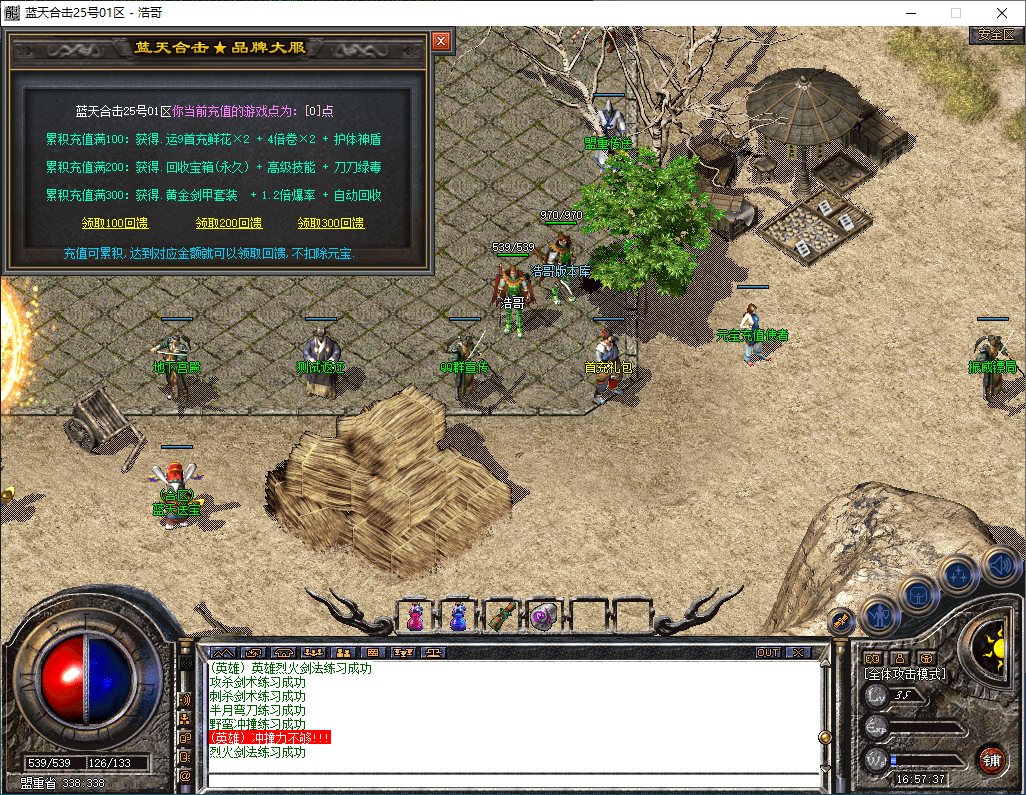Open the bag with the chest button
1026x795 pixels.
919,595
